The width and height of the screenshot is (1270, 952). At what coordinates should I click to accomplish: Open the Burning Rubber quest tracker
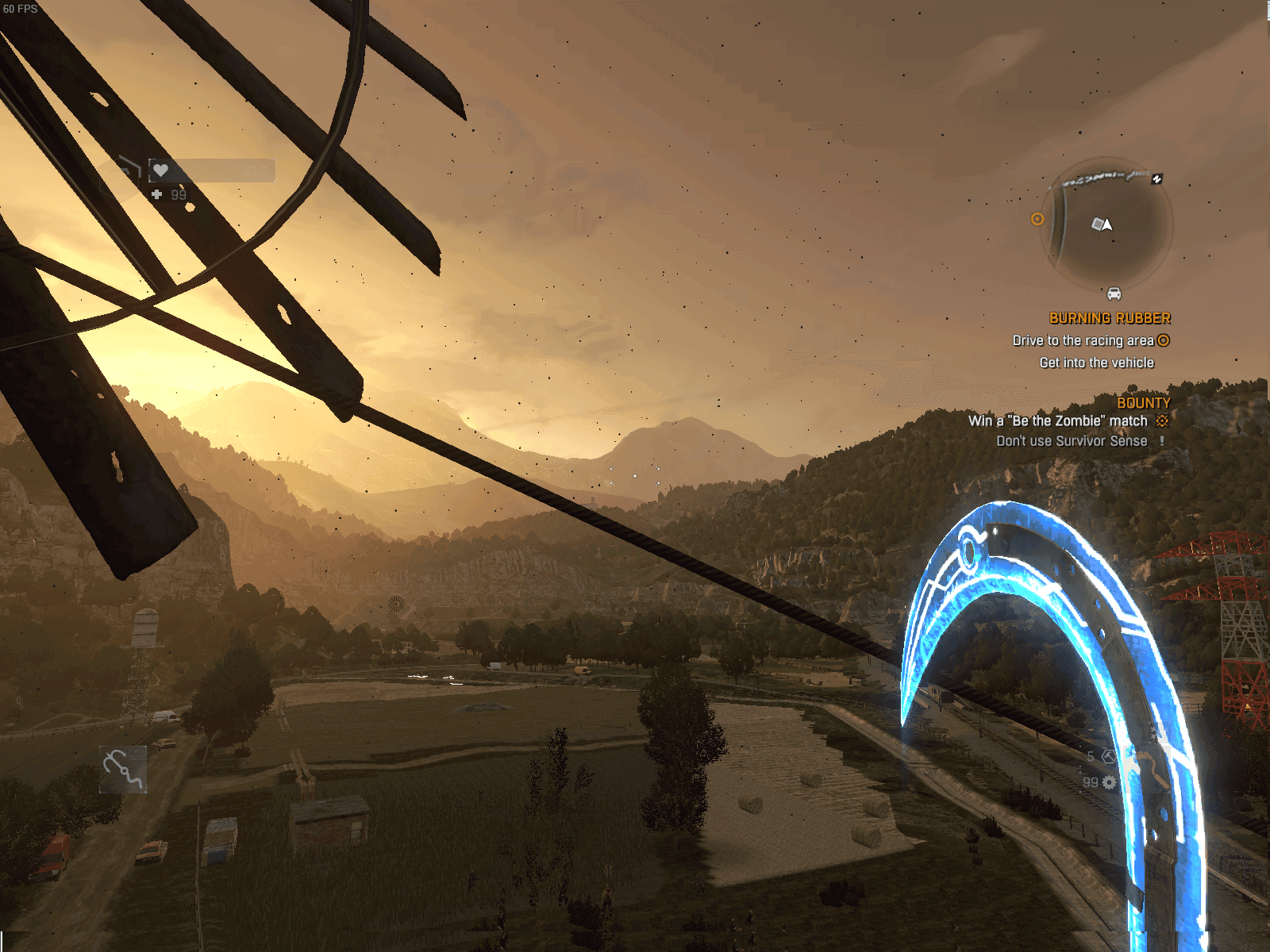coord(1110,318)
